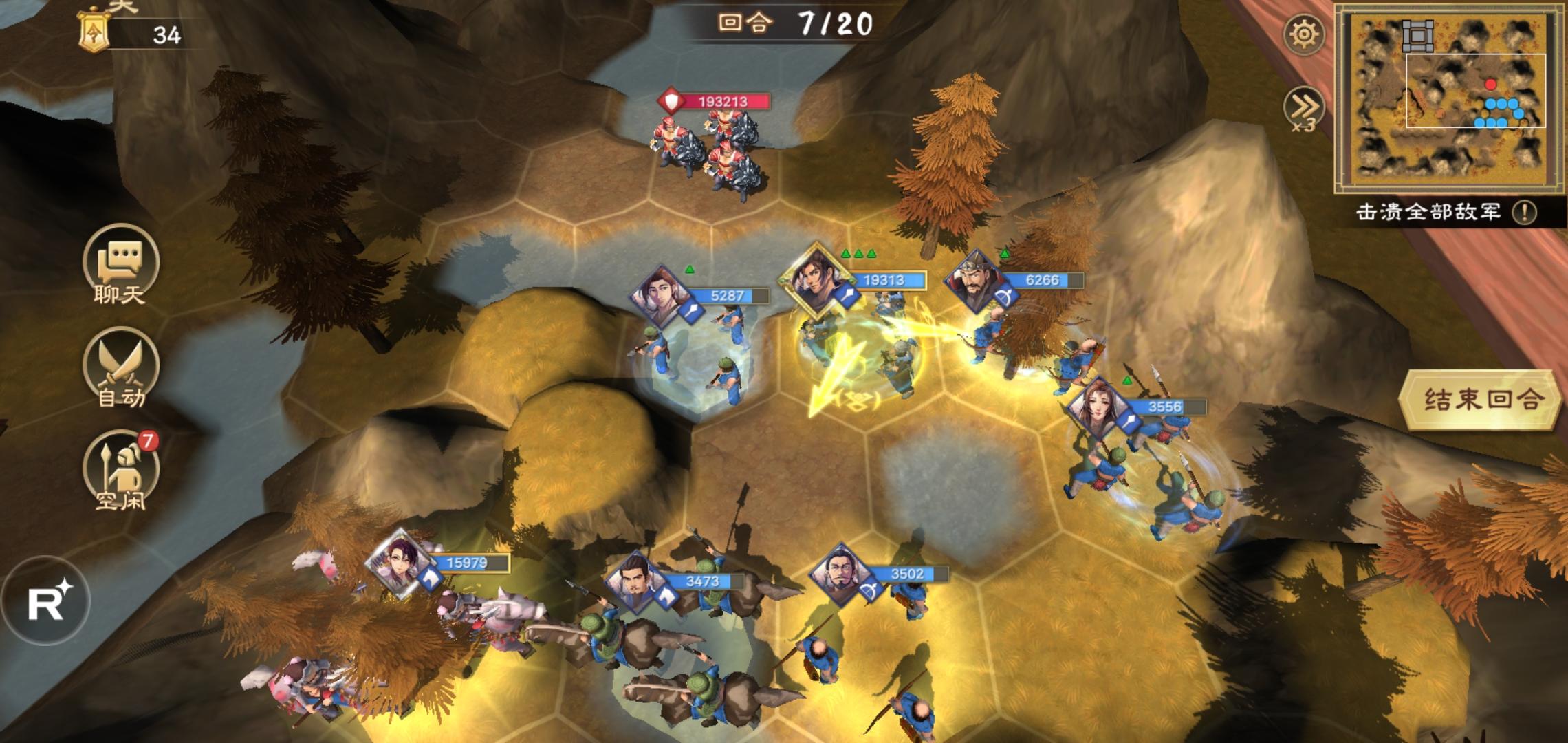The width and height of the screenshot is (1568, 743).
Task: Open the 聊天 chat button
Action: [x=120, y=264]
